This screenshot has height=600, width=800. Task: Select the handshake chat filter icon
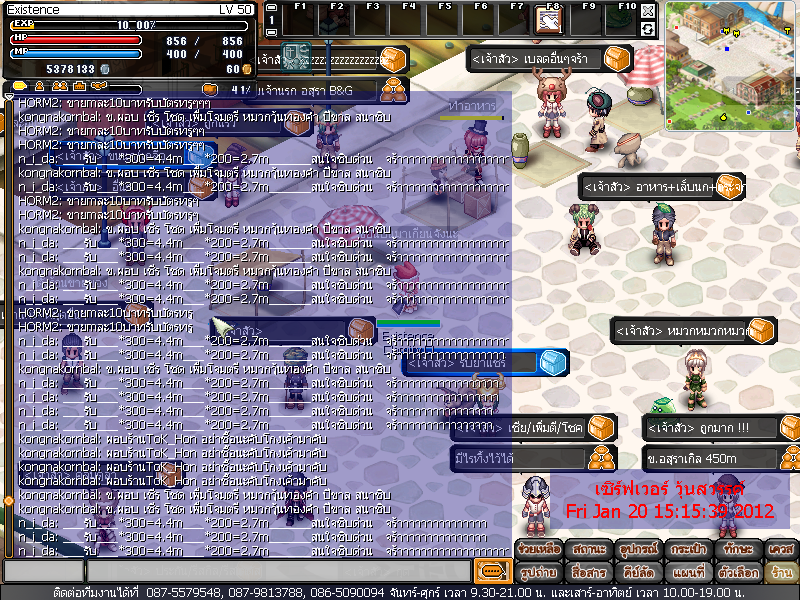(98, 87)
